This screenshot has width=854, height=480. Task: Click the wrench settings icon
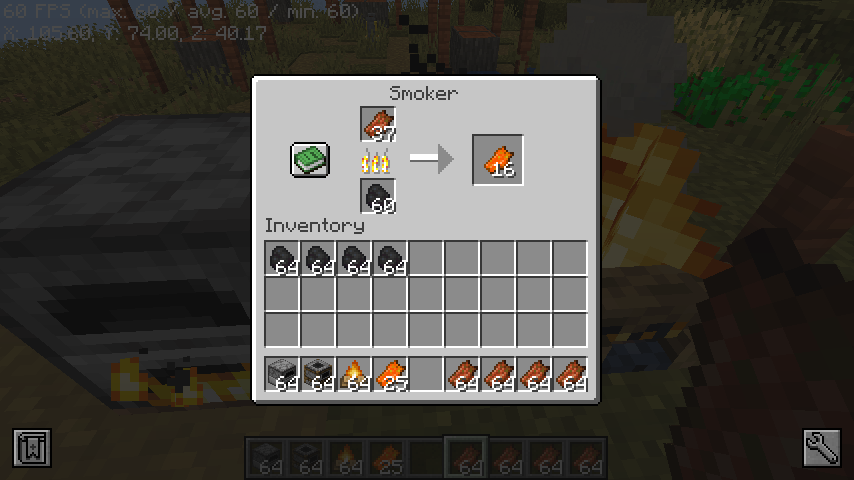821,448
